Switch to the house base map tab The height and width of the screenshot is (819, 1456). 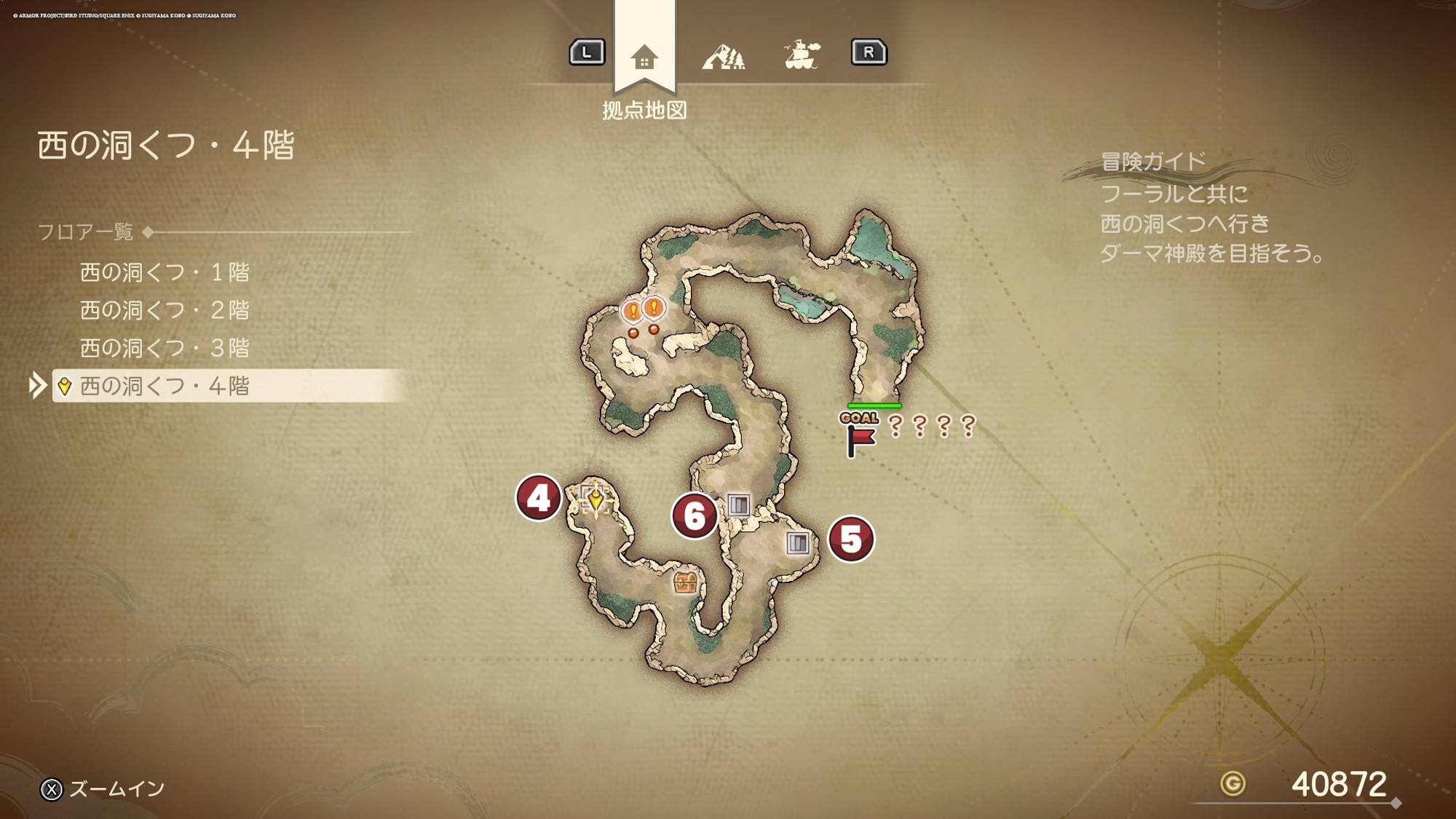pyautogui.click(x=644, y=56)
